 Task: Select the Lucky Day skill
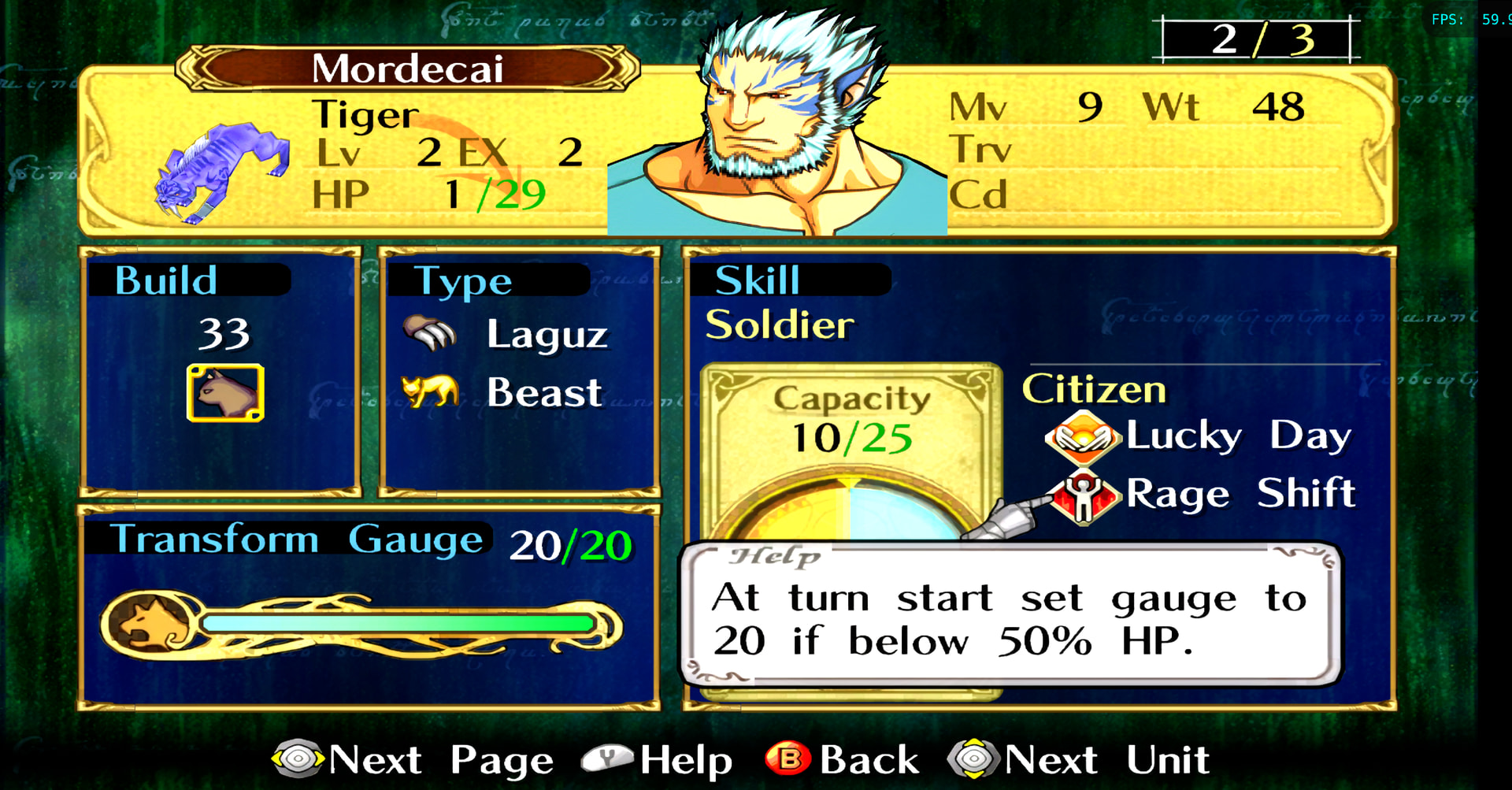pyautogui.click(x=1197, y=436)
